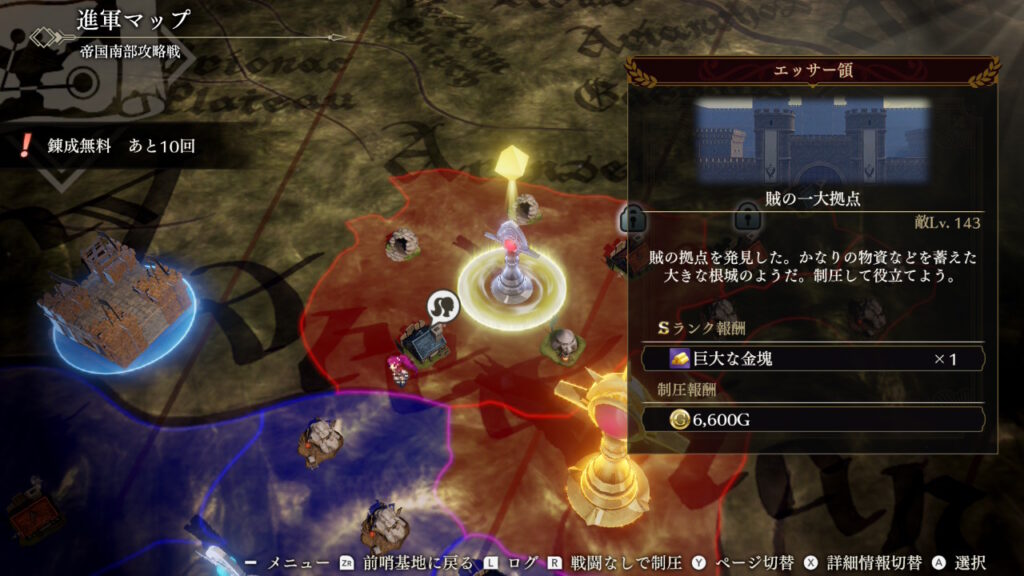
Task: View the fortress thumbnail in the エッサー領 panel
Action: 813,138
